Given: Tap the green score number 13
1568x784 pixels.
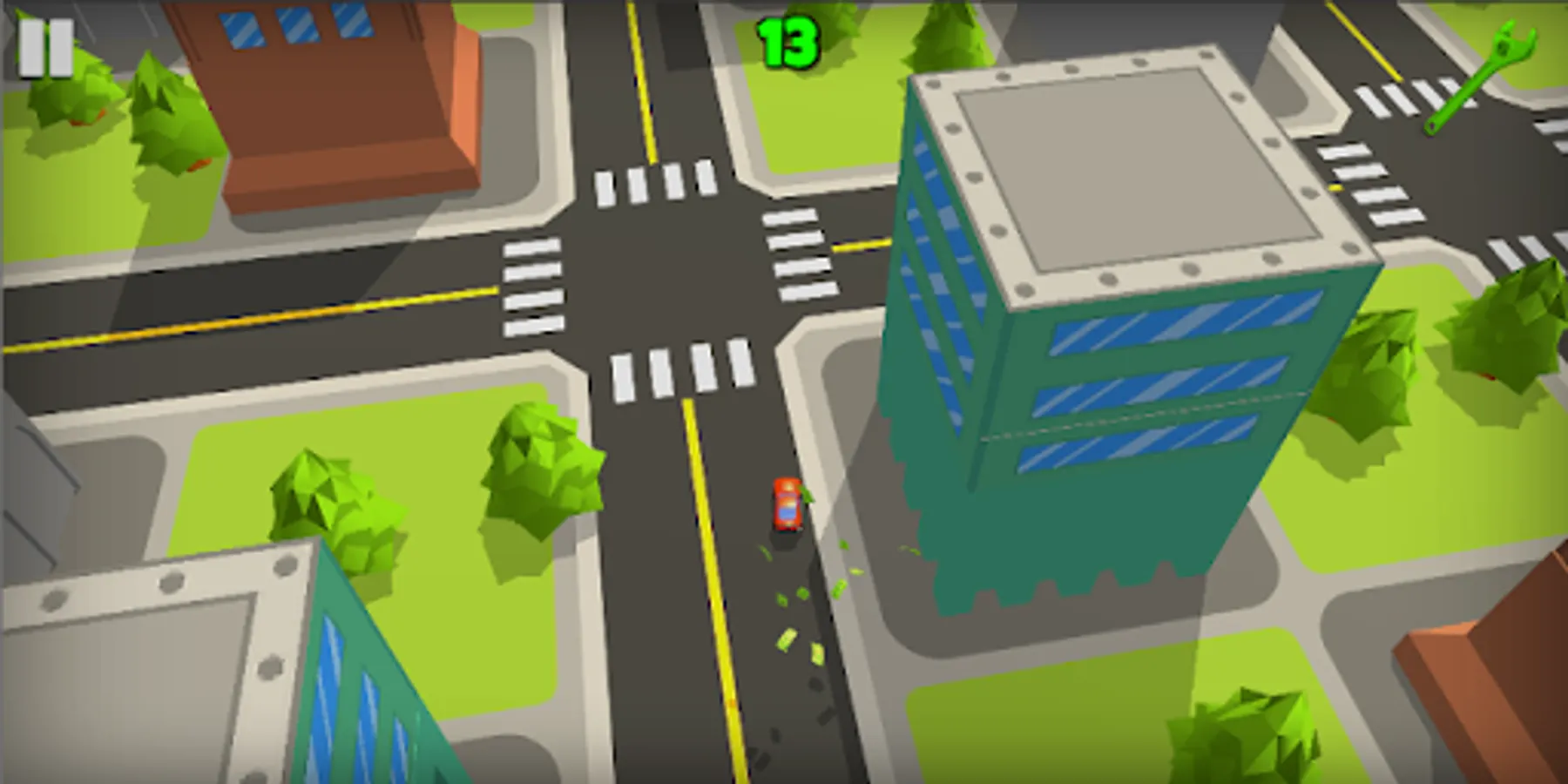Looking at the screenshot, I should pyautogui.click(x=787, y=41).
